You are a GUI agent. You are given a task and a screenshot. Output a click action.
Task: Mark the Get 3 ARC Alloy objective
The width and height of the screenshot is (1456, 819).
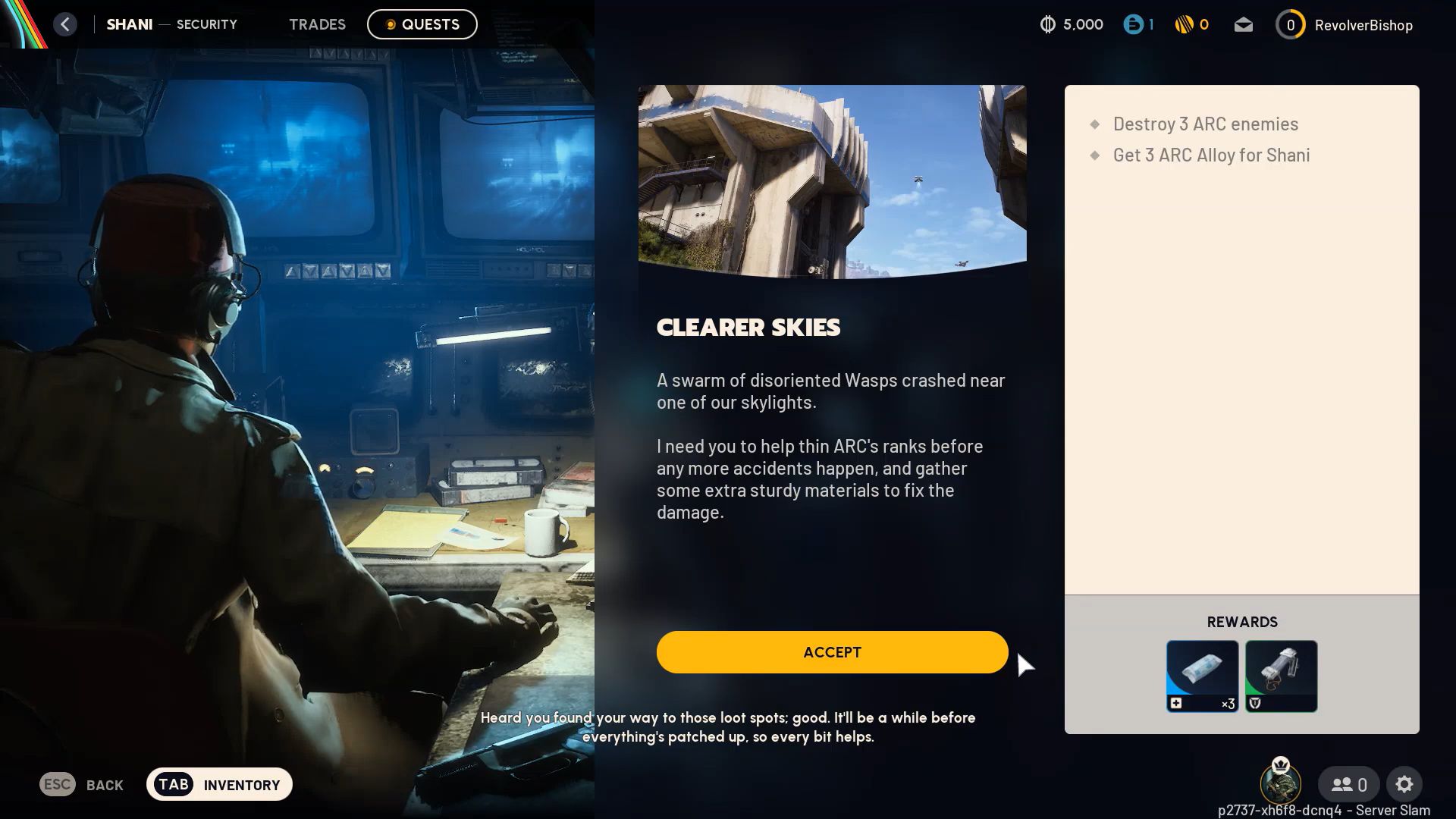tap(1210, 155)
